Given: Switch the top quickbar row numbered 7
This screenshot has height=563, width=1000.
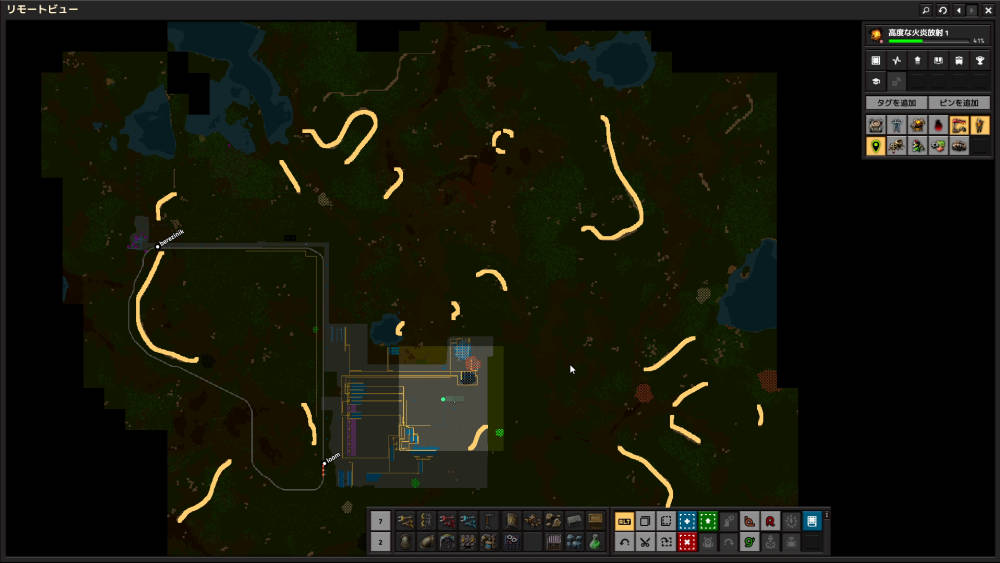Looking at the screenshot, I should pyautogui.click(x=381, y=520).
